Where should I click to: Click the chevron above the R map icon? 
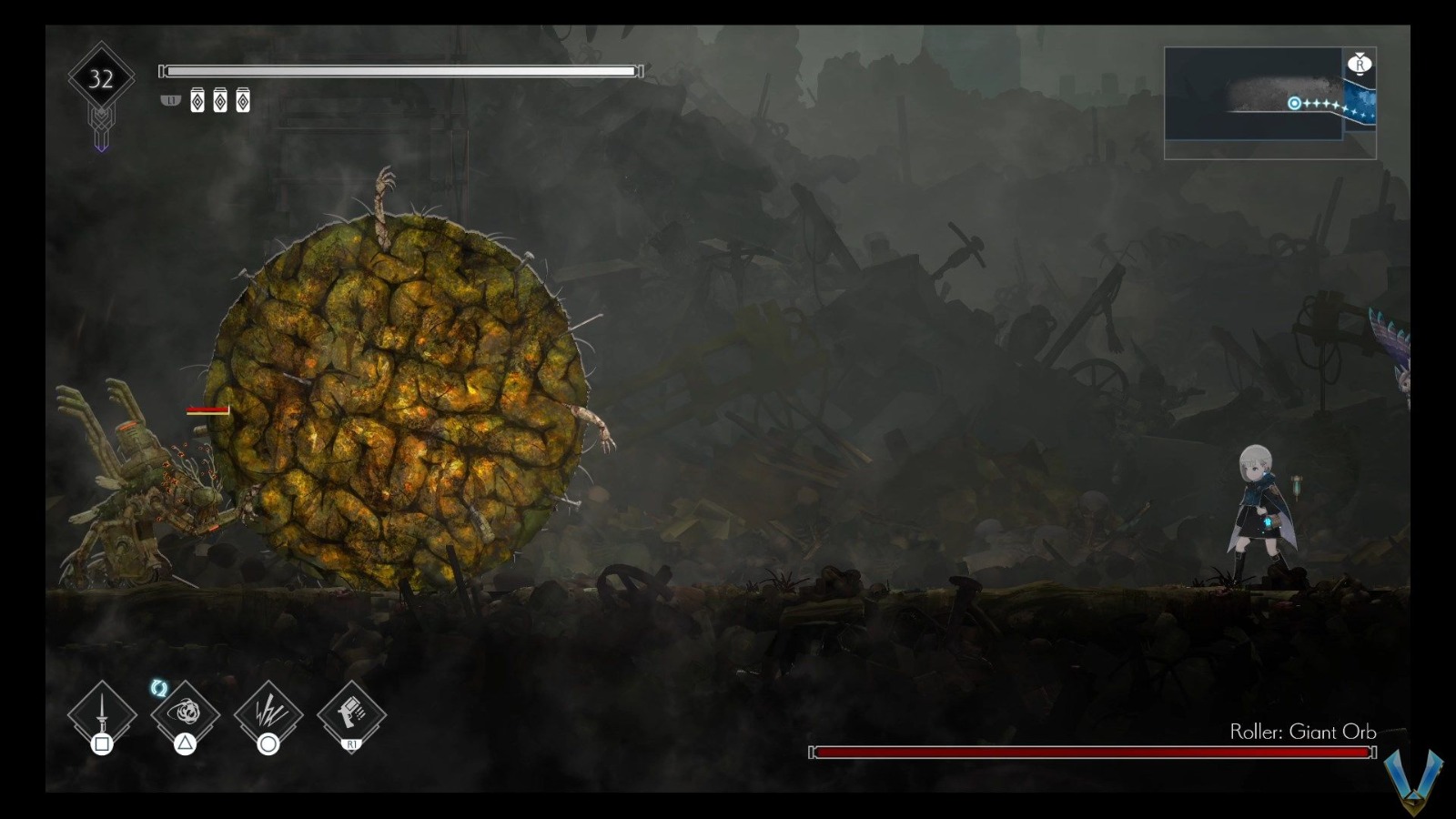tap(1360, 55)
